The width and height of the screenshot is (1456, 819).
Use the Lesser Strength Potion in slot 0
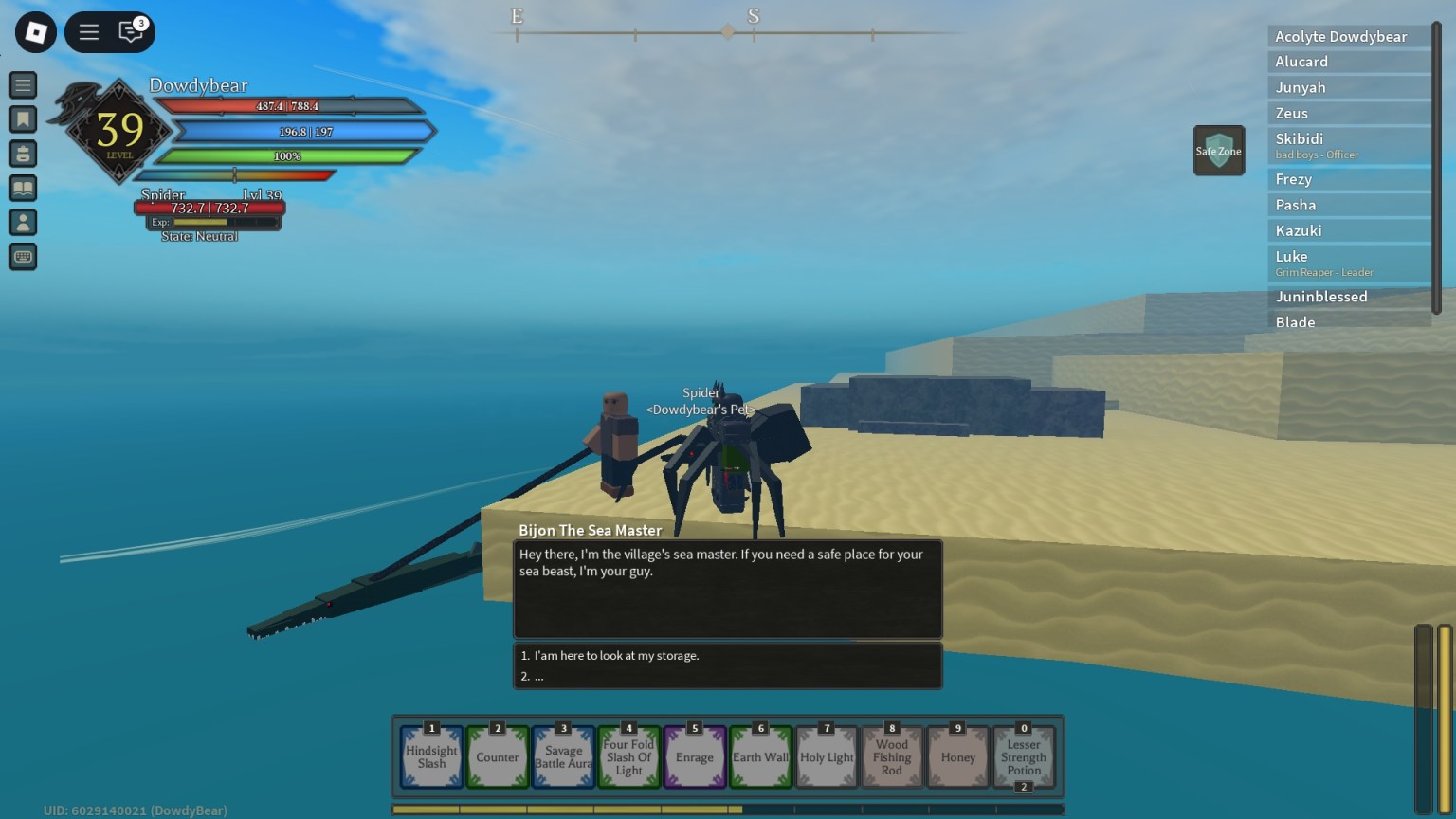(x=1023, y=756)
